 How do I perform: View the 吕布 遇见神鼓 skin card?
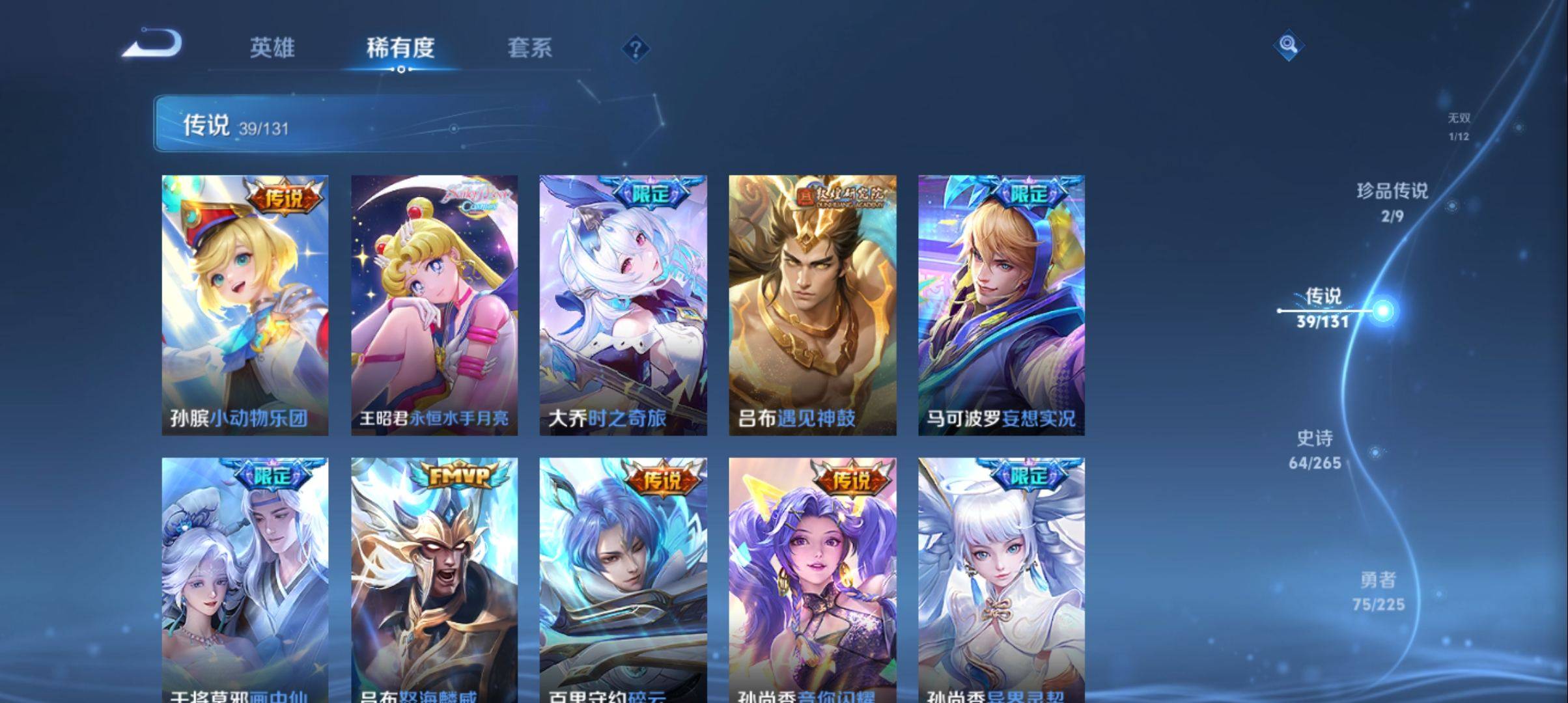(x=813, y=305)
